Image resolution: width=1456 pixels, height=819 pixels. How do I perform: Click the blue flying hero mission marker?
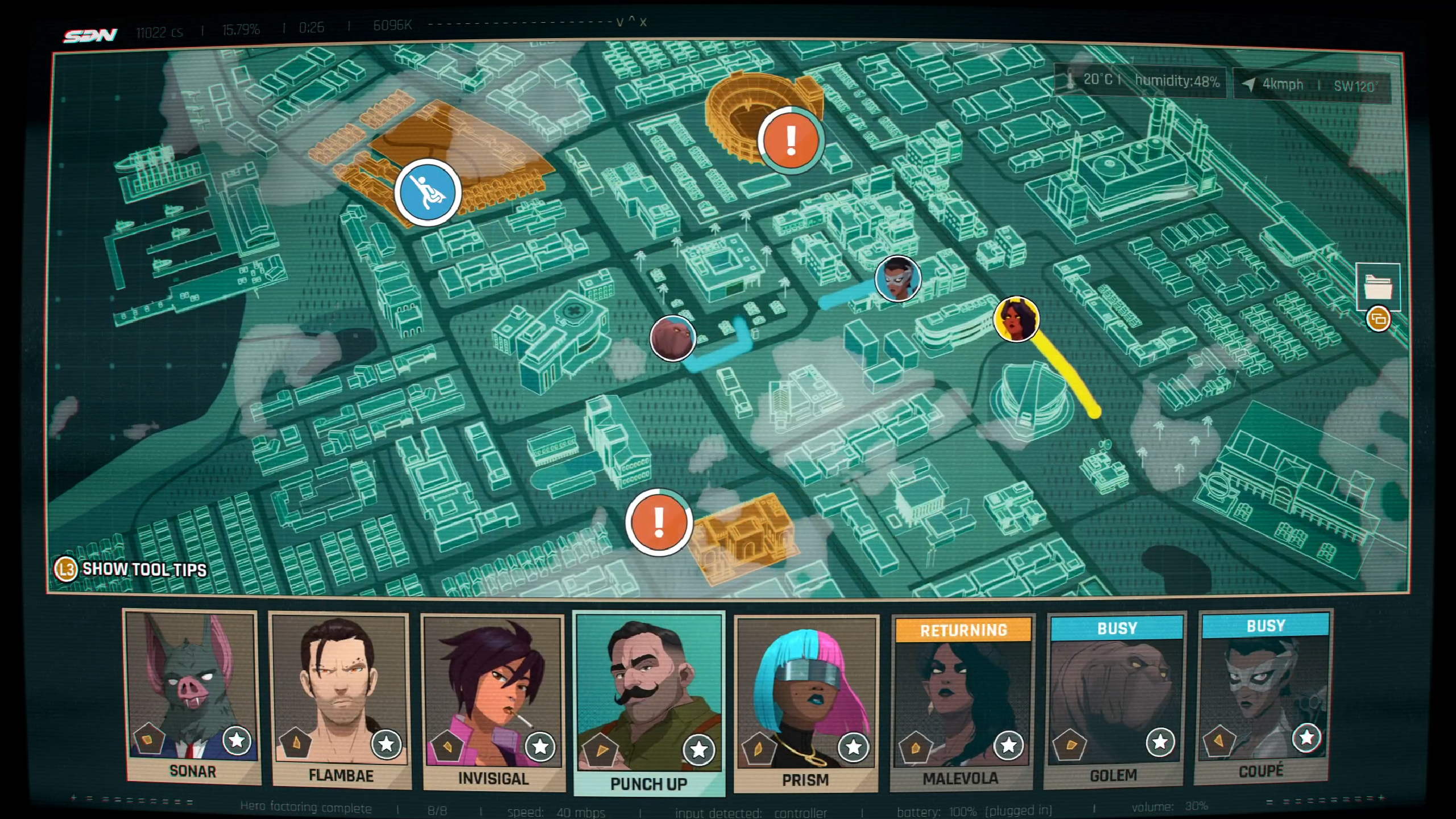click(428, 192)
